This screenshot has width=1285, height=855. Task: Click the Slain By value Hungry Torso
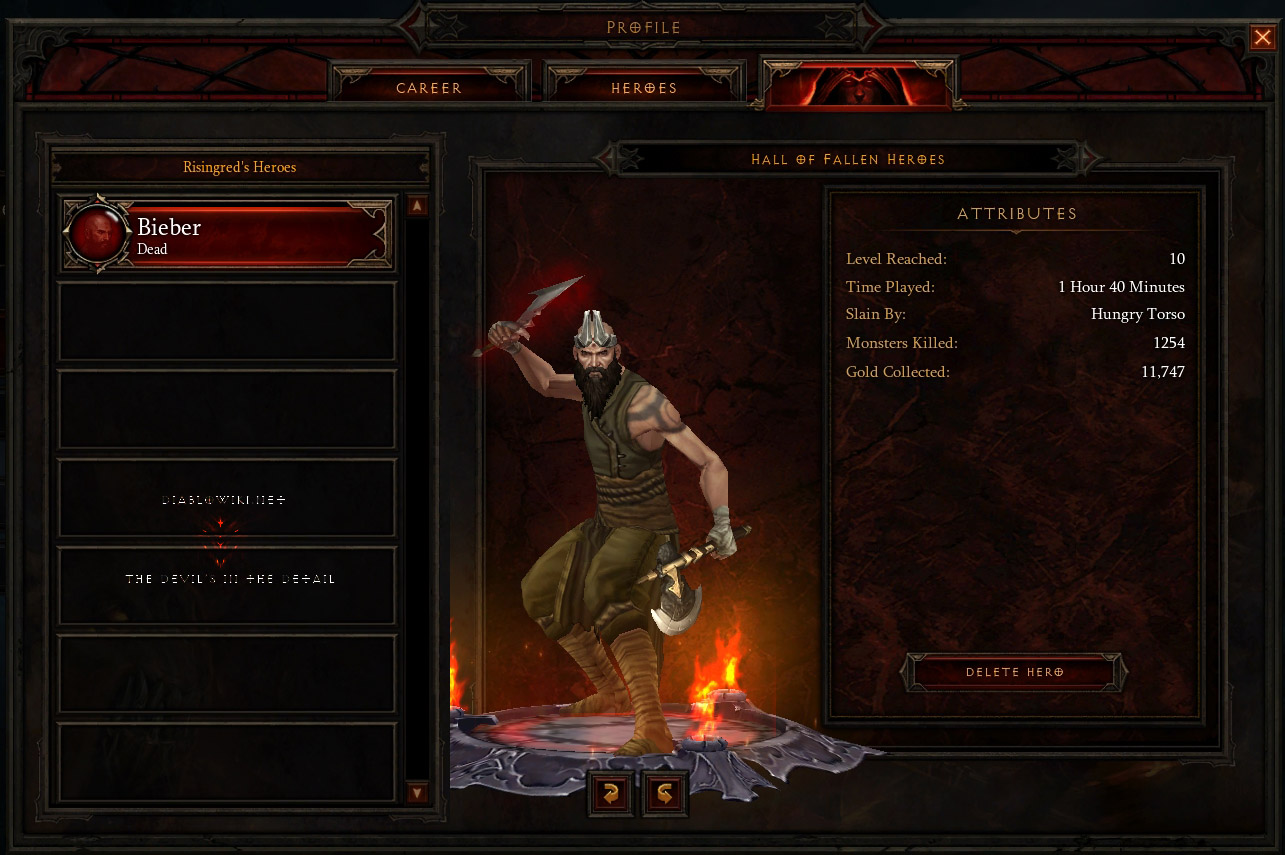tap(1137, 314)
